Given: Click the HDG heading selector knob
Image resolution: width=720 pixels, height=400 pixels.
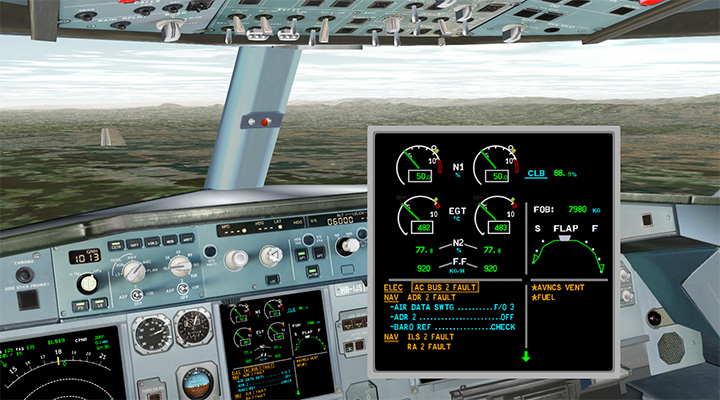Looking at the screenshot, I should (x=271, y=256).
